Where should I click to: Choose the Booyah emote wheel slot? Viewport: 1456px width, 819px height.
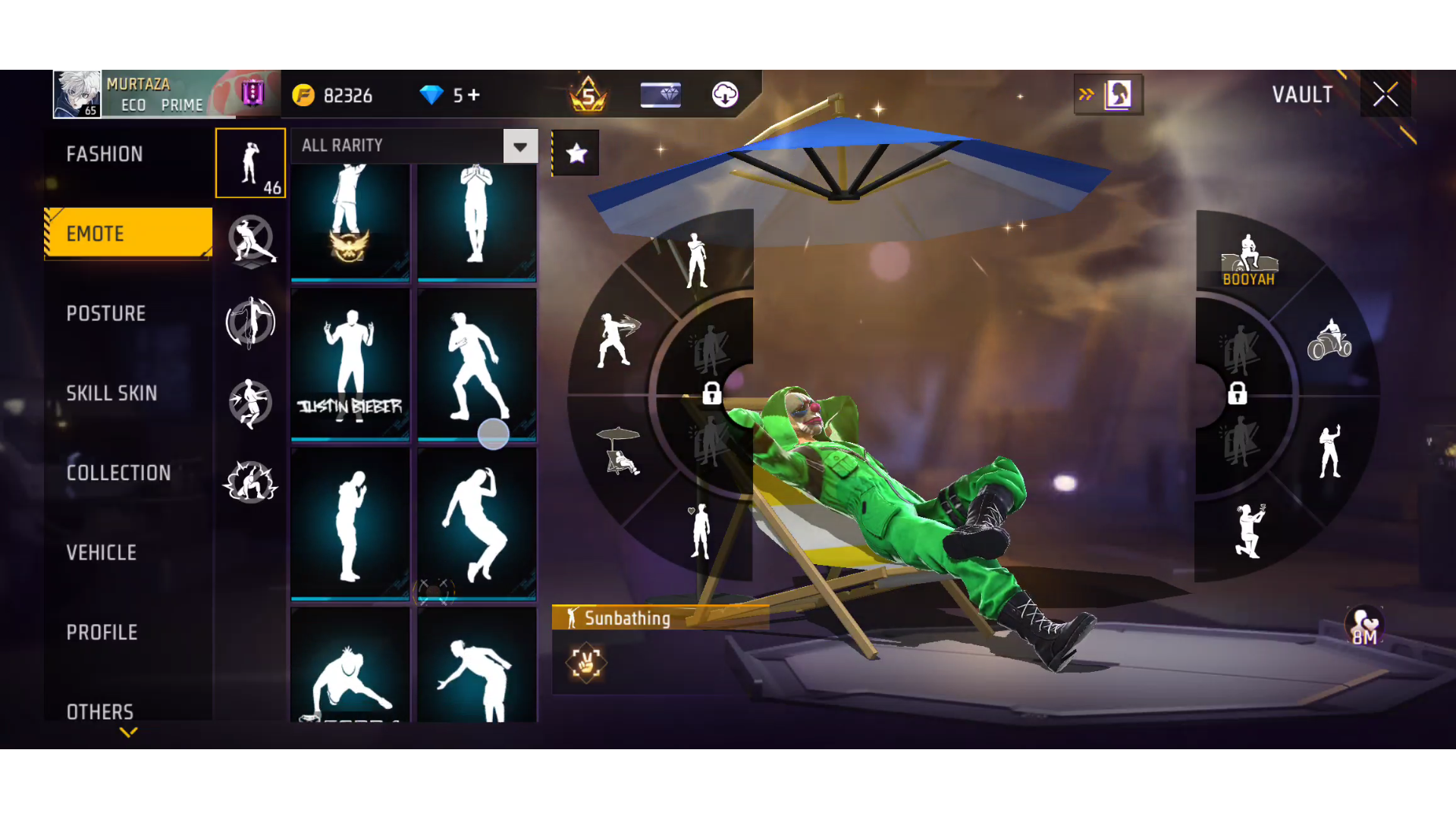(x=1249, y=258)
